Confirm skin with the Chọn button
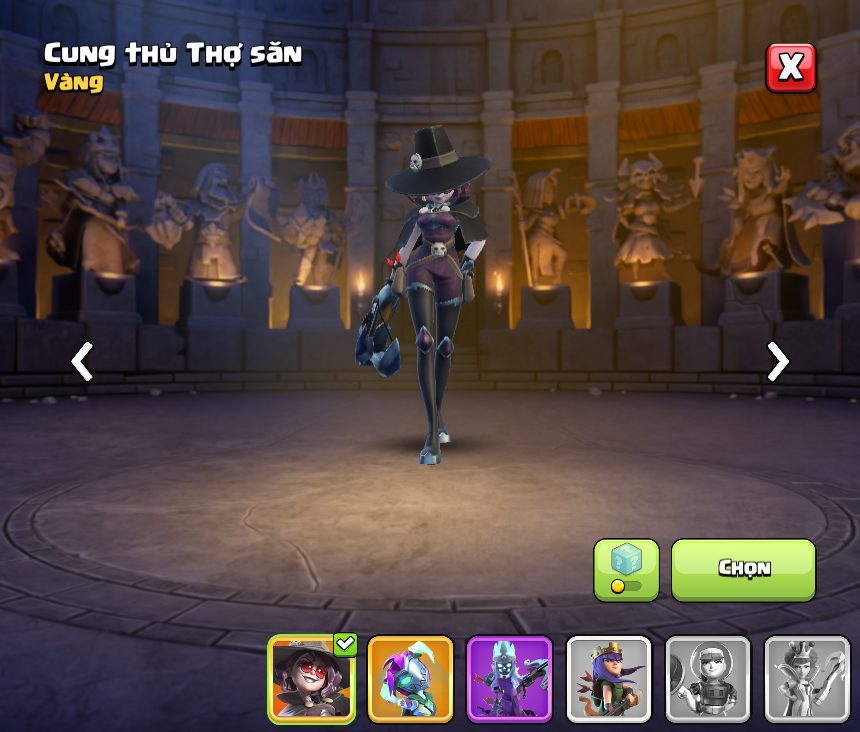The image size is (860, 732). pyautogui.click(x=743, y=569)
